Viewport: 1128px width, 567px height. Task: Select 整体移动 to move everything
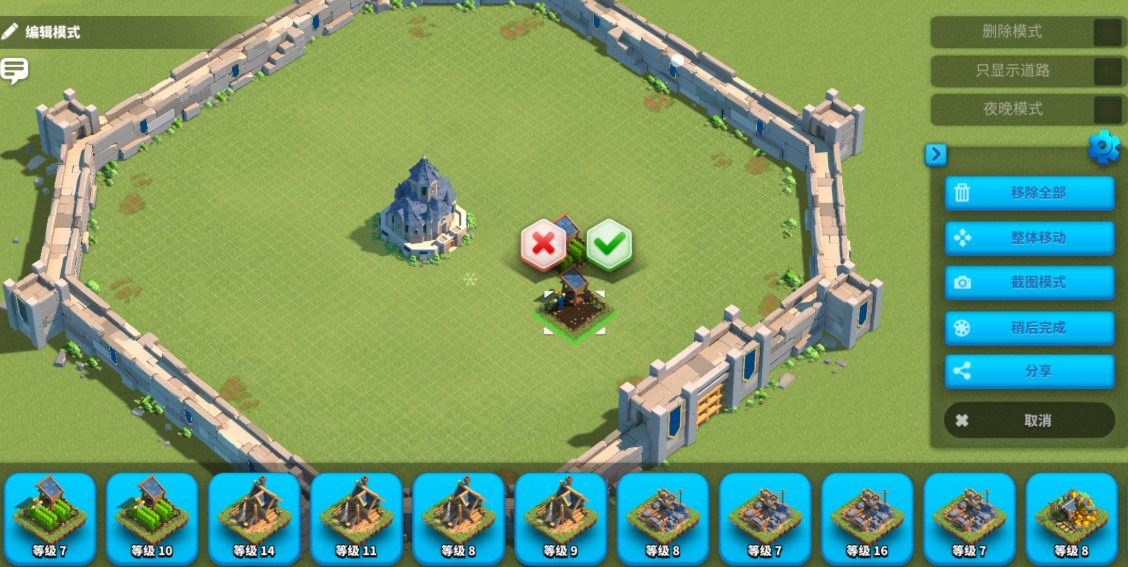[x=1029, y=238]
